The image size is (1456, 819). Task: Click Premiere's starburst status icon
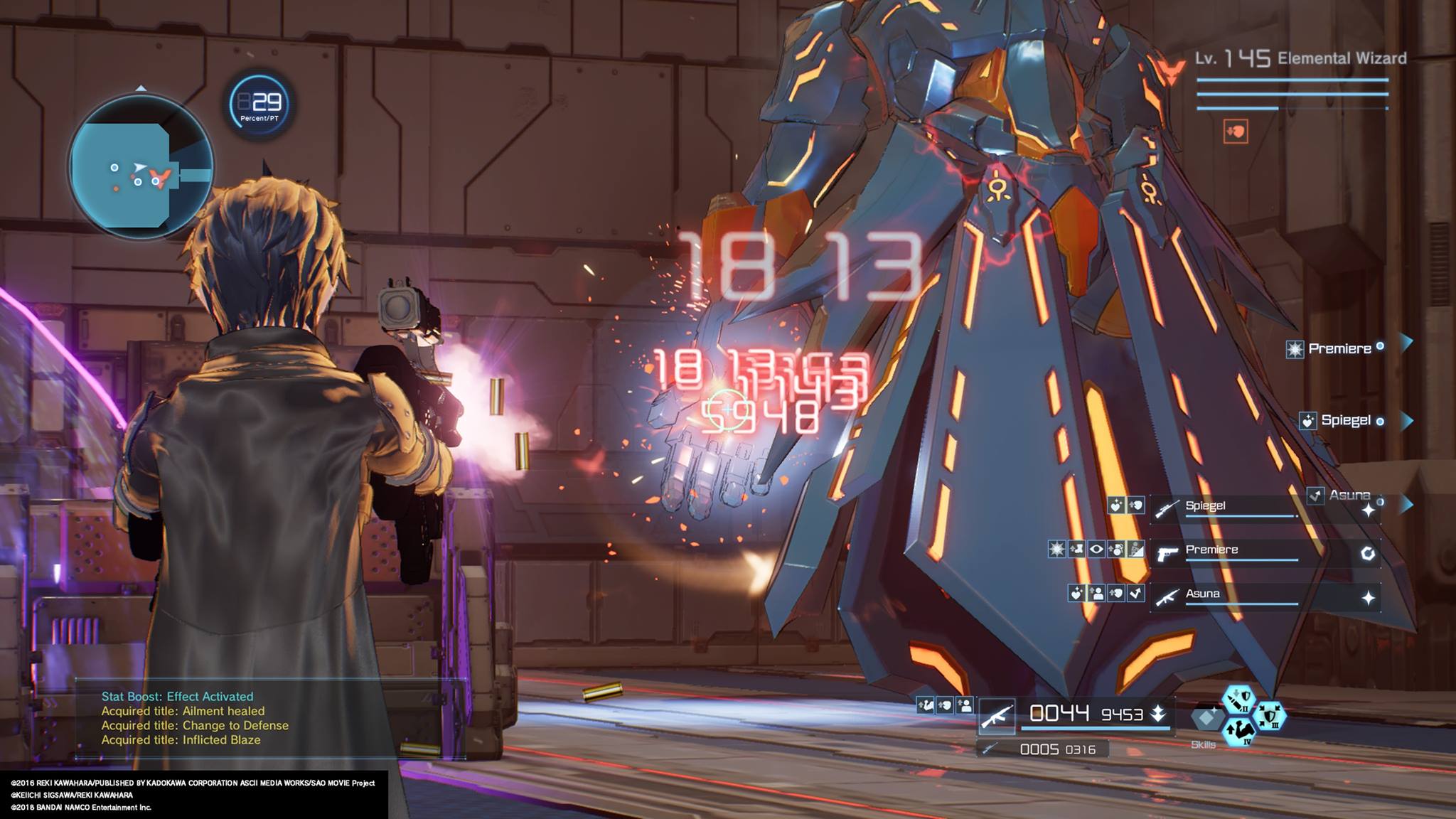(x=1057, y=549)
